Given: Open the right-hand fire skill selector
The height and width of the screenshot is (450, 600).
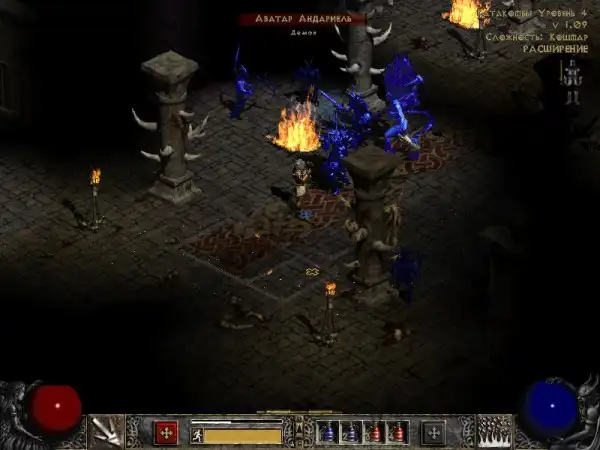Looking at the screenshot, I should point(493,431).
